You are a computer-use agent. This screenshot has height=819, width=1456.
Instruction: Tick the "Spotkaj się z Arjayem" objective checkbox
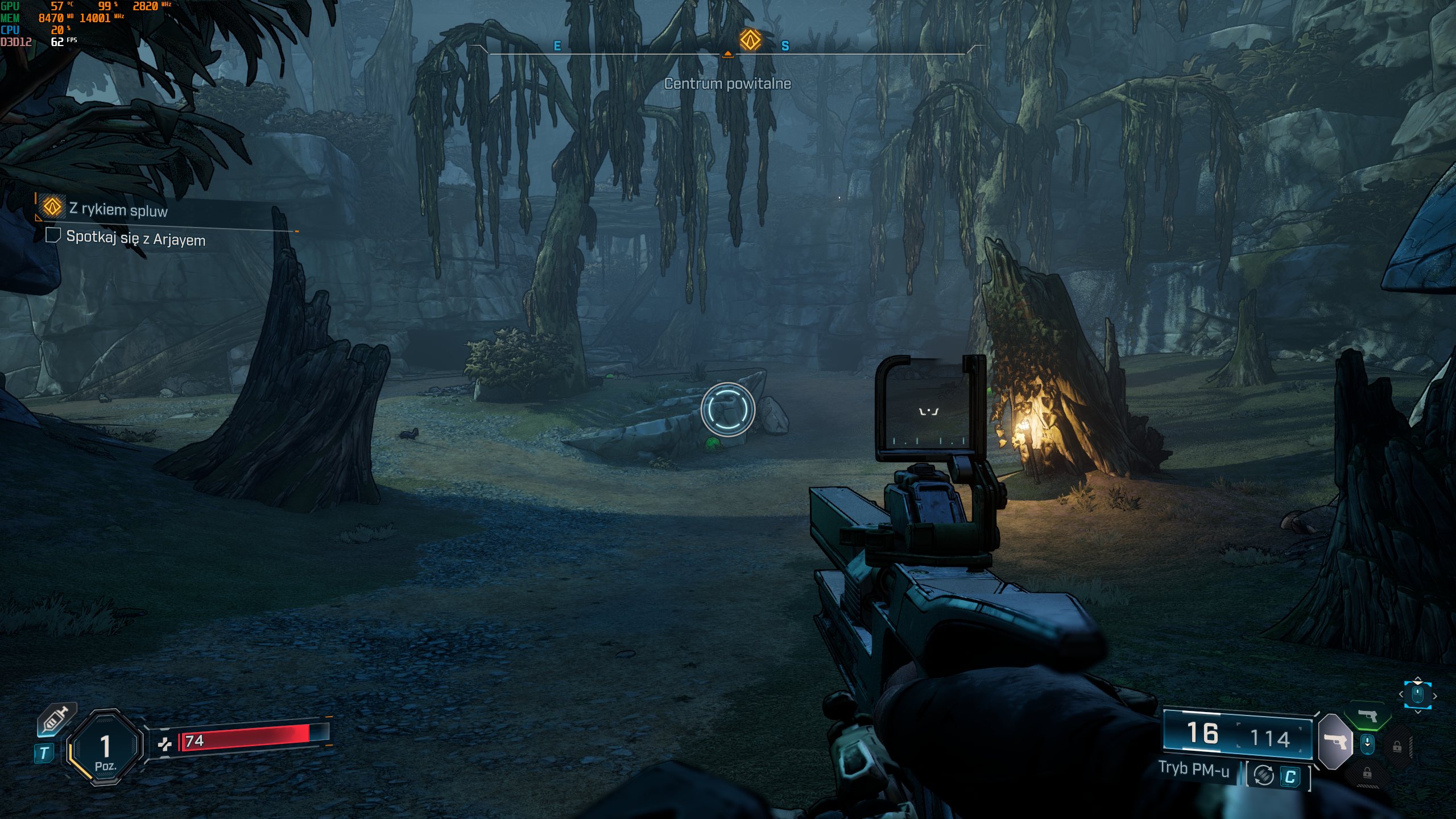pyautogui.click(x=53, y=235)
